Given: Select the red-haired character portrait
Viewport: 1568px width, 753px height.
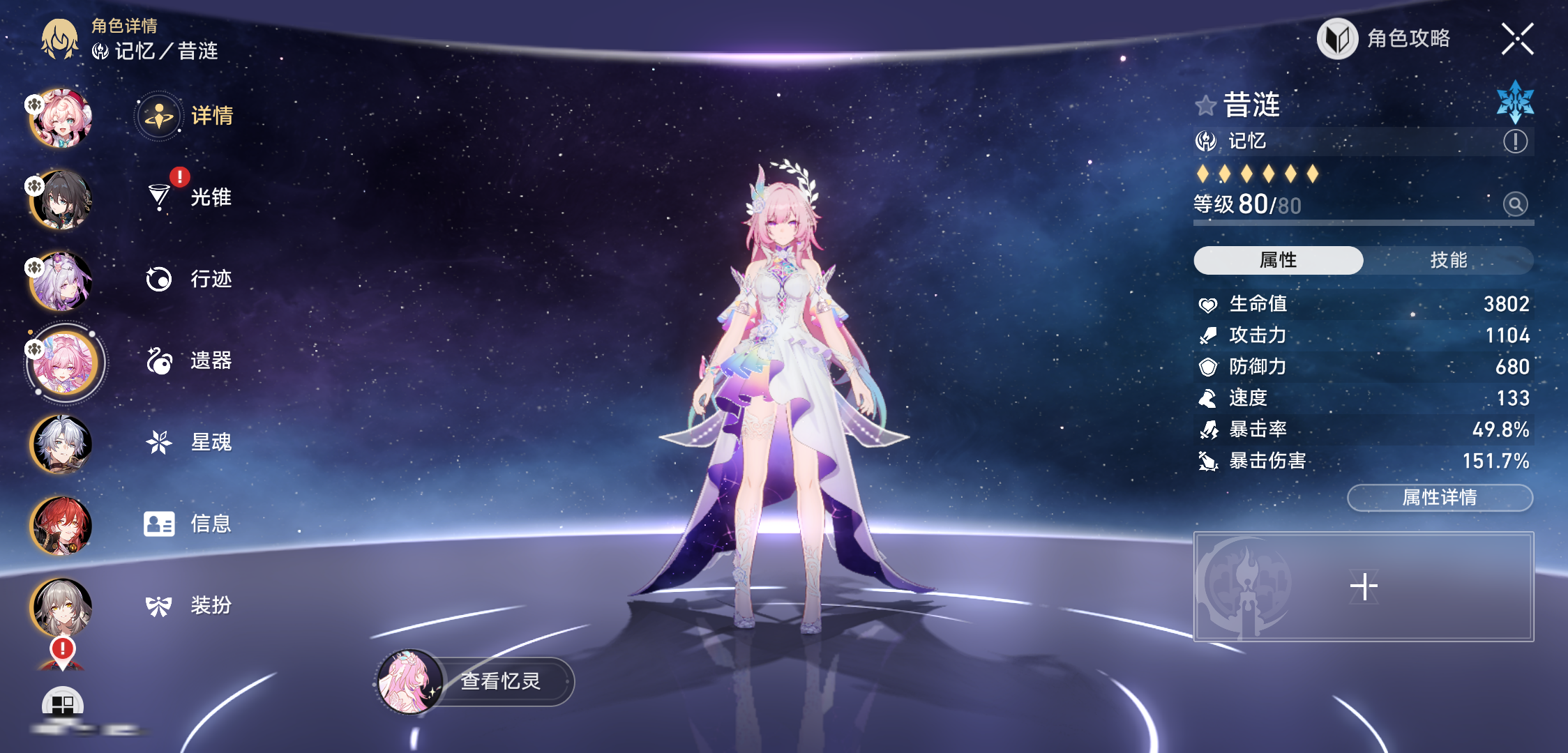Looking at the screenshot, I should click(61, 525).
